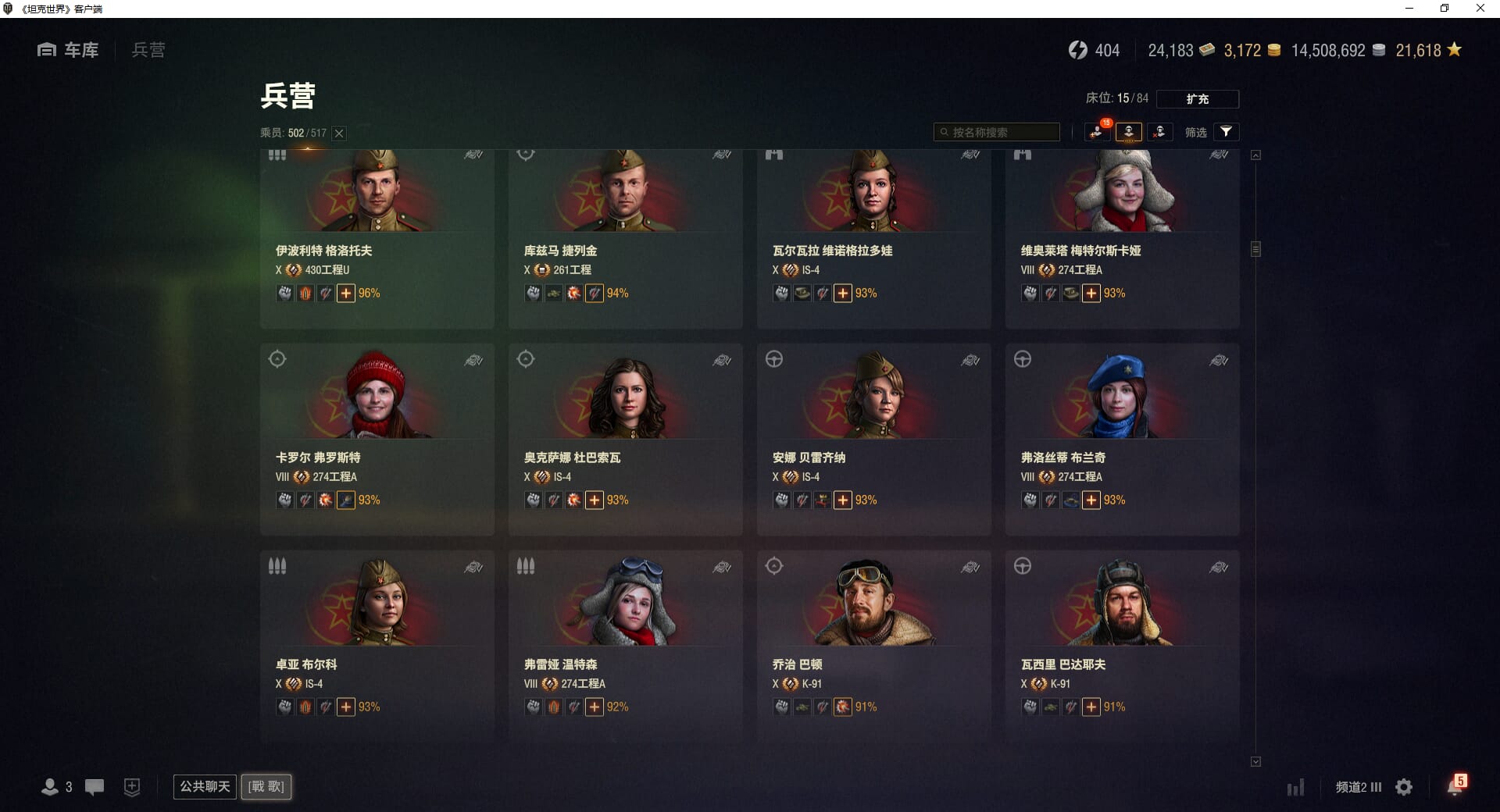
Task: Choose crew member 瓦西里 巴达耶夫
Action: (1122, 646)
